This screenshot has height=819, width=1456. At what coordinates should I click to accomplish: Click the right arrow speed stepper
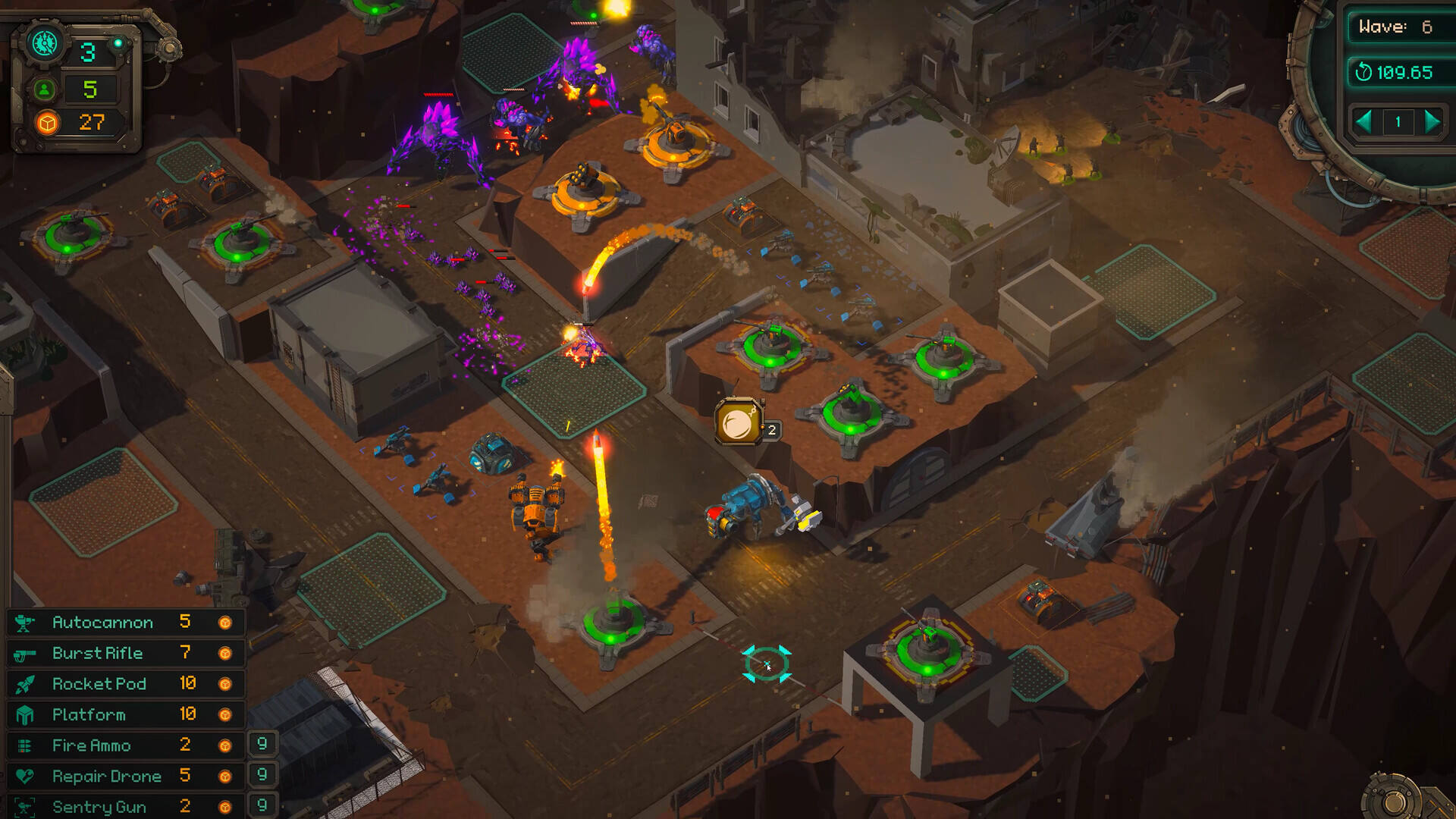pos(1432,121)
